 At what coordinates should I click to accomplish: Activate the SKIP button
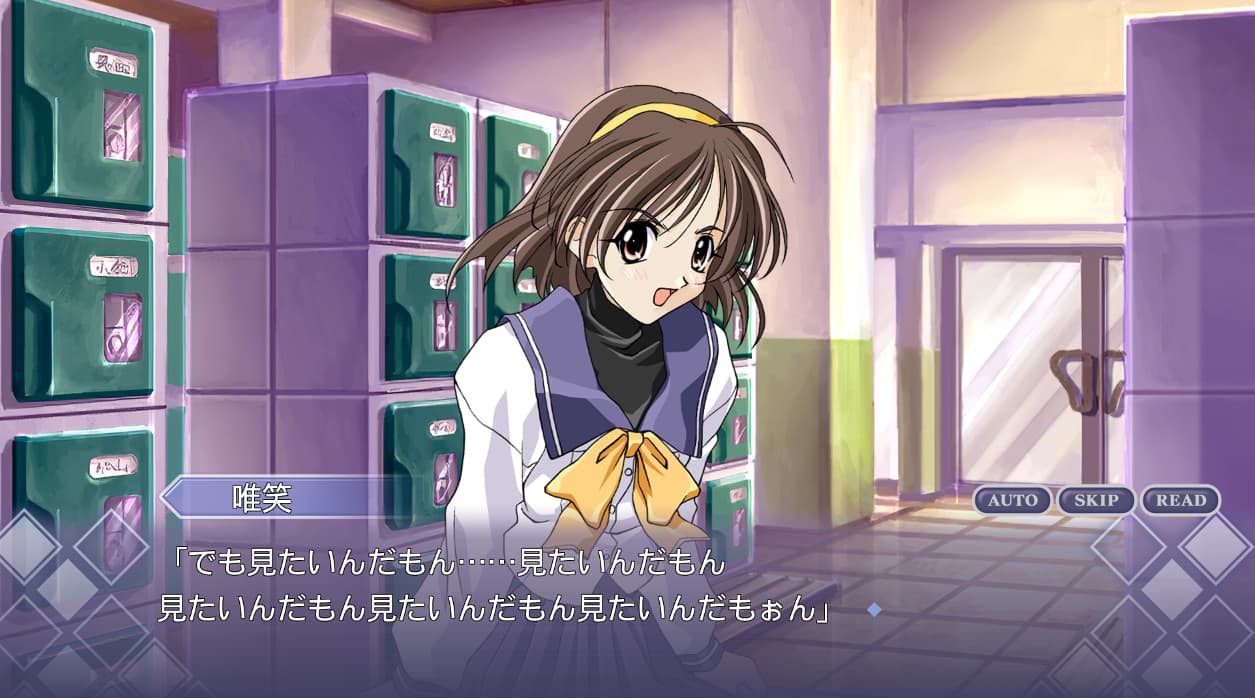1096,500
